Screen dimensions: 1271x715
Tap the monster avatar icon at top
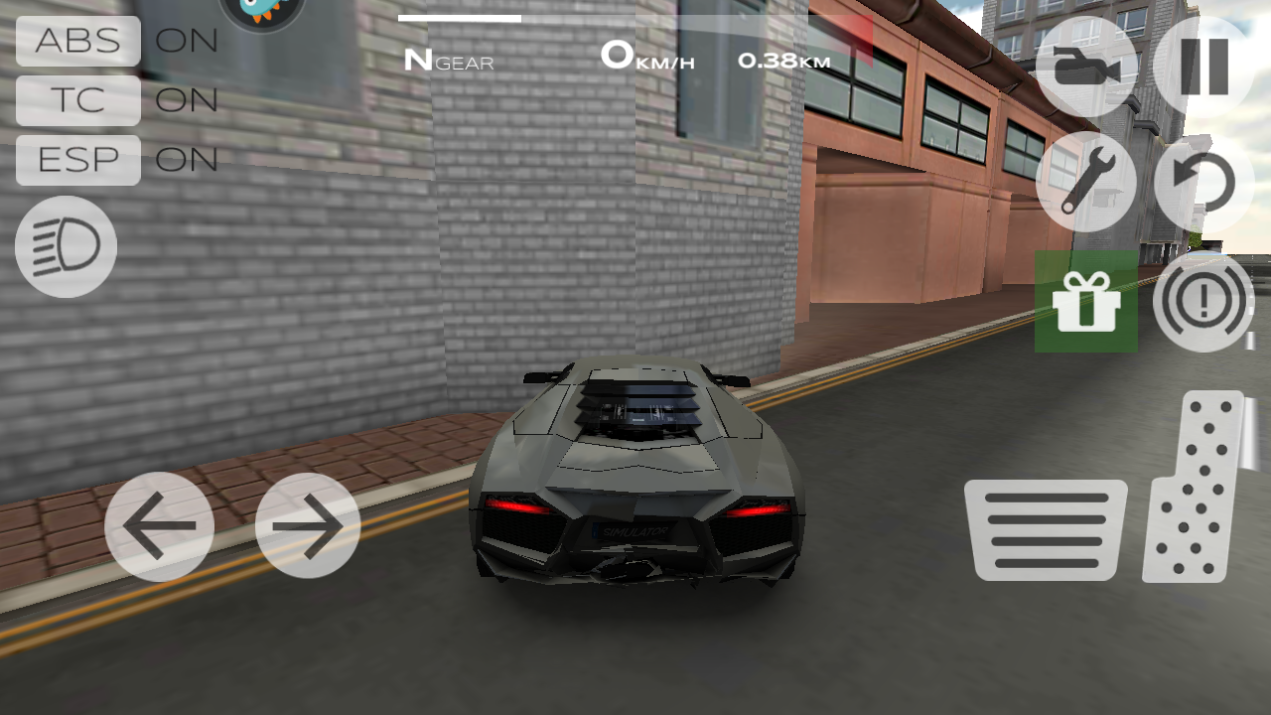point(262,10)
